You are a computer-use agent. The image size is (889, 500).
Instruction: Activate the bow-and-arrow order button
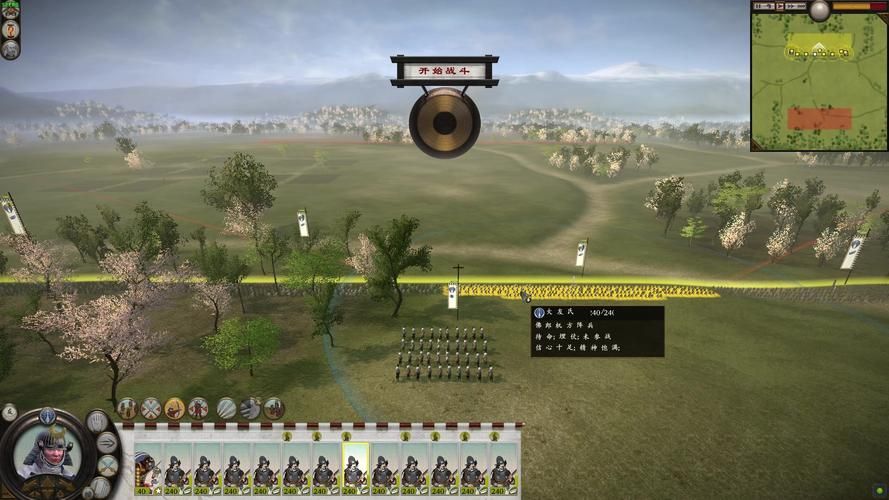click(175, 408)
